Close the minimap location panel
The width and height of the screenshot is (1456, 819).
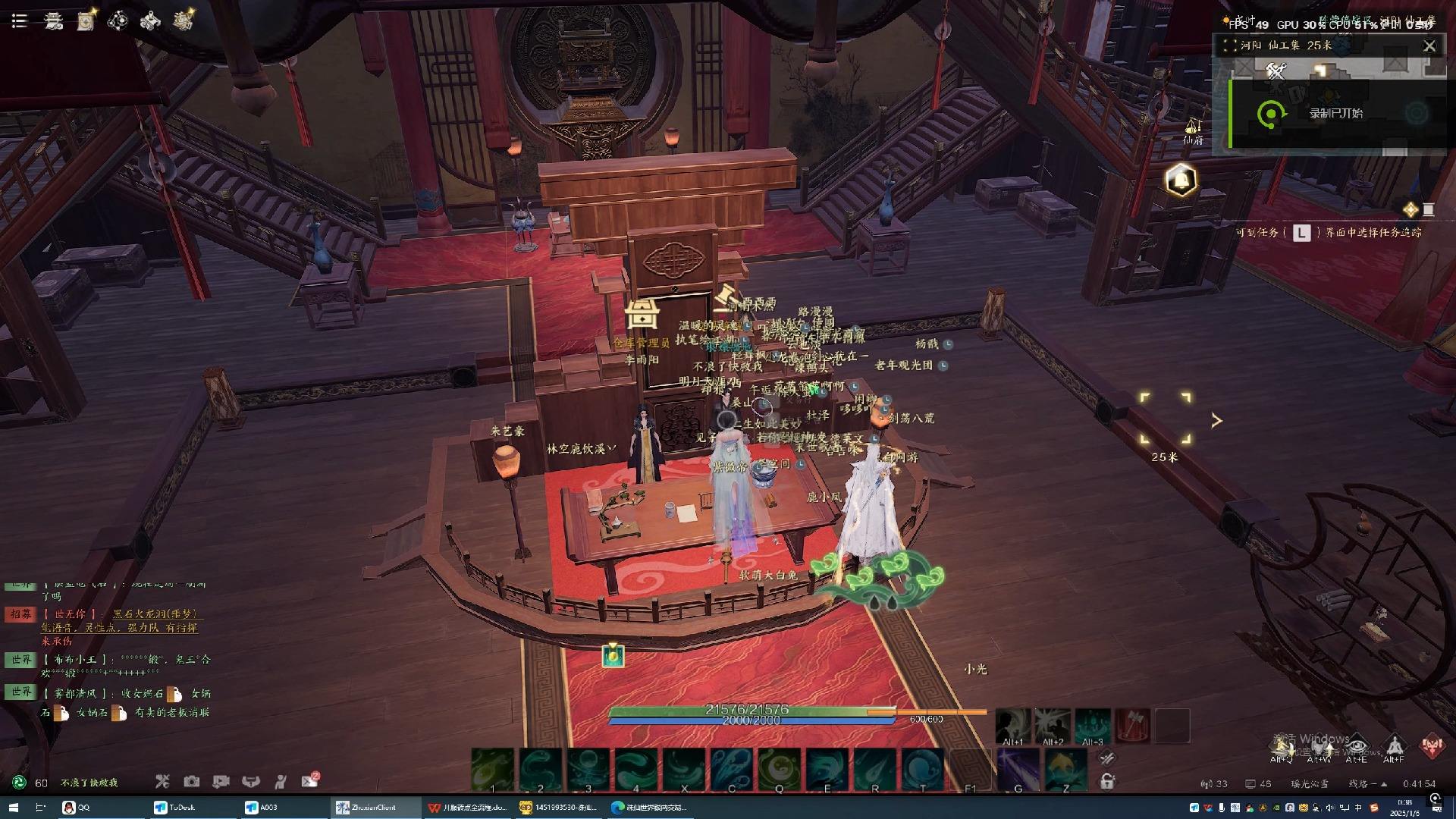point(1429,46)
